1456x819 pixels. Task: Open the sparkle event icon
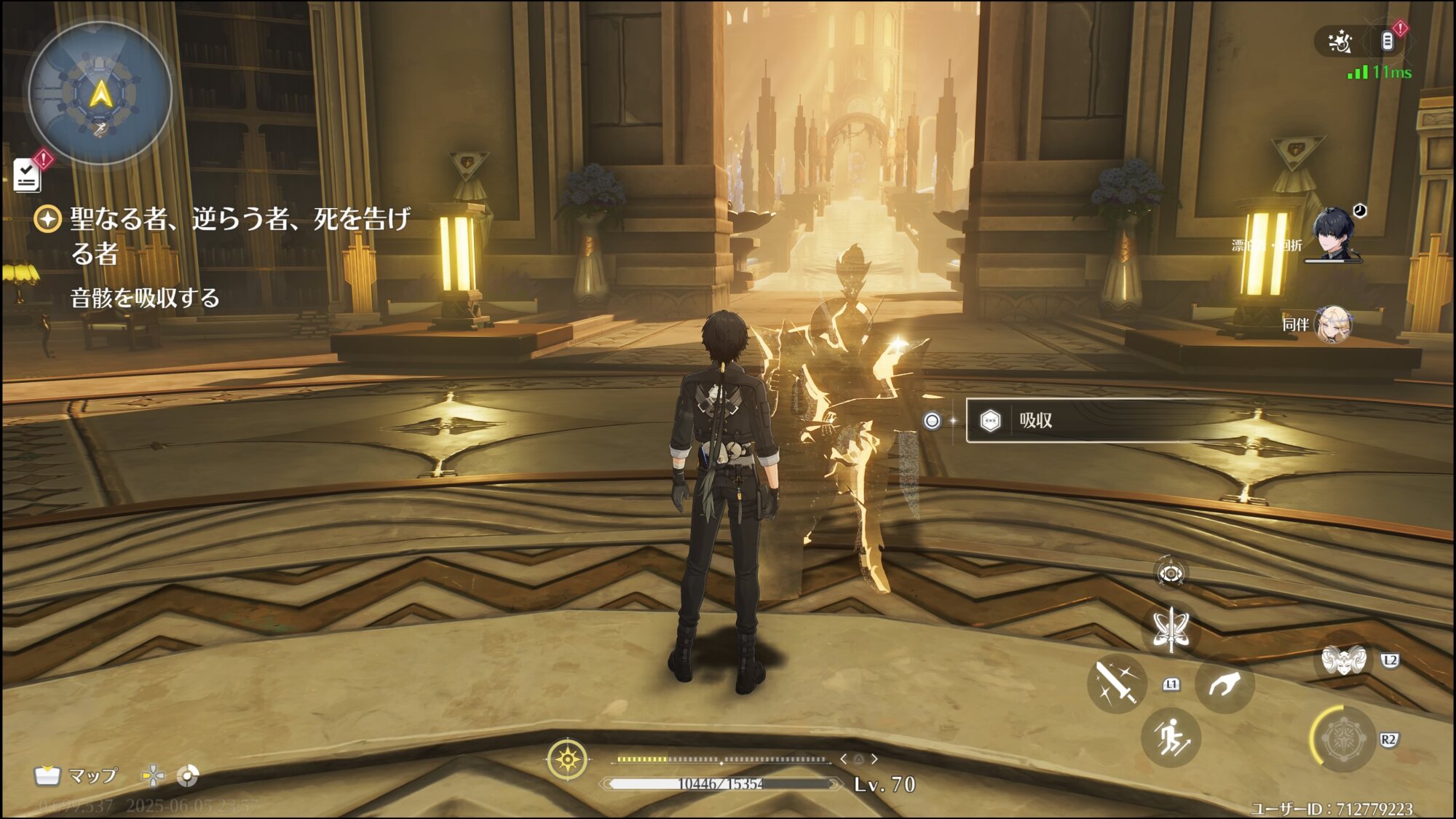click(x=1340, y=42)
